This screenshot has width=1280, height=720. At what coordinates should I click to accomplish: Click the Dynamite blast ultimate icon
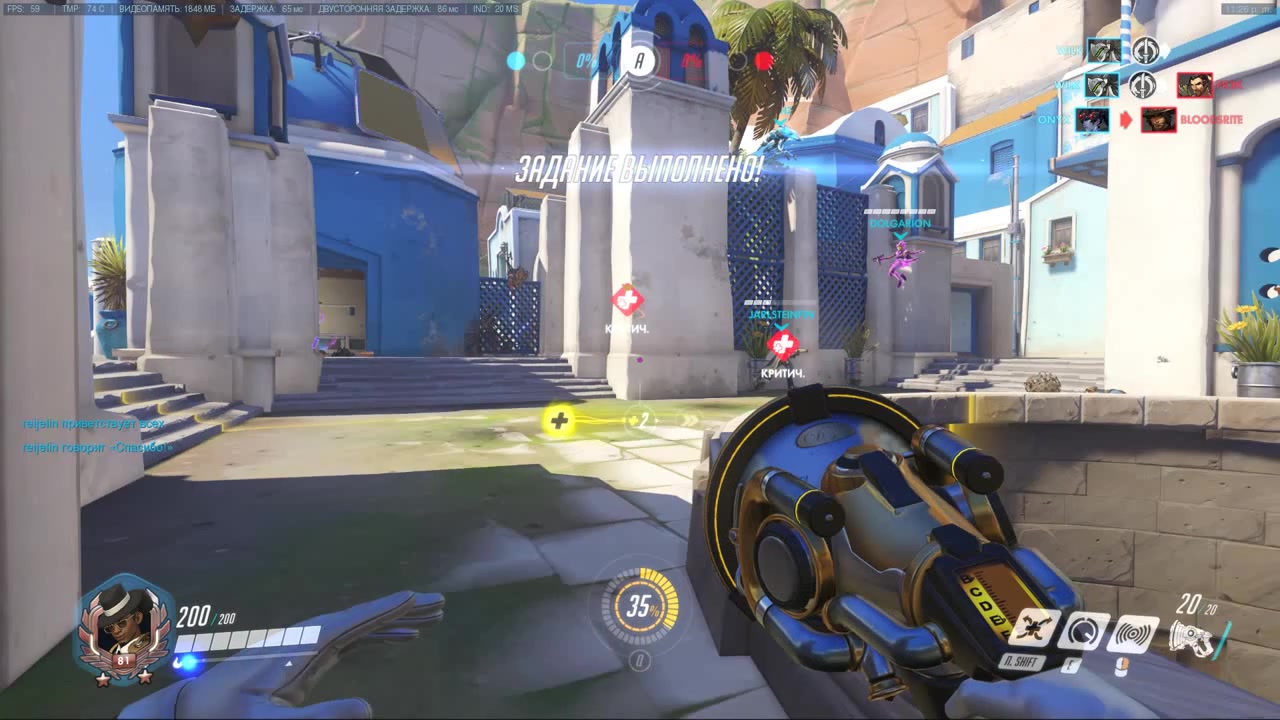point(1133,633)
